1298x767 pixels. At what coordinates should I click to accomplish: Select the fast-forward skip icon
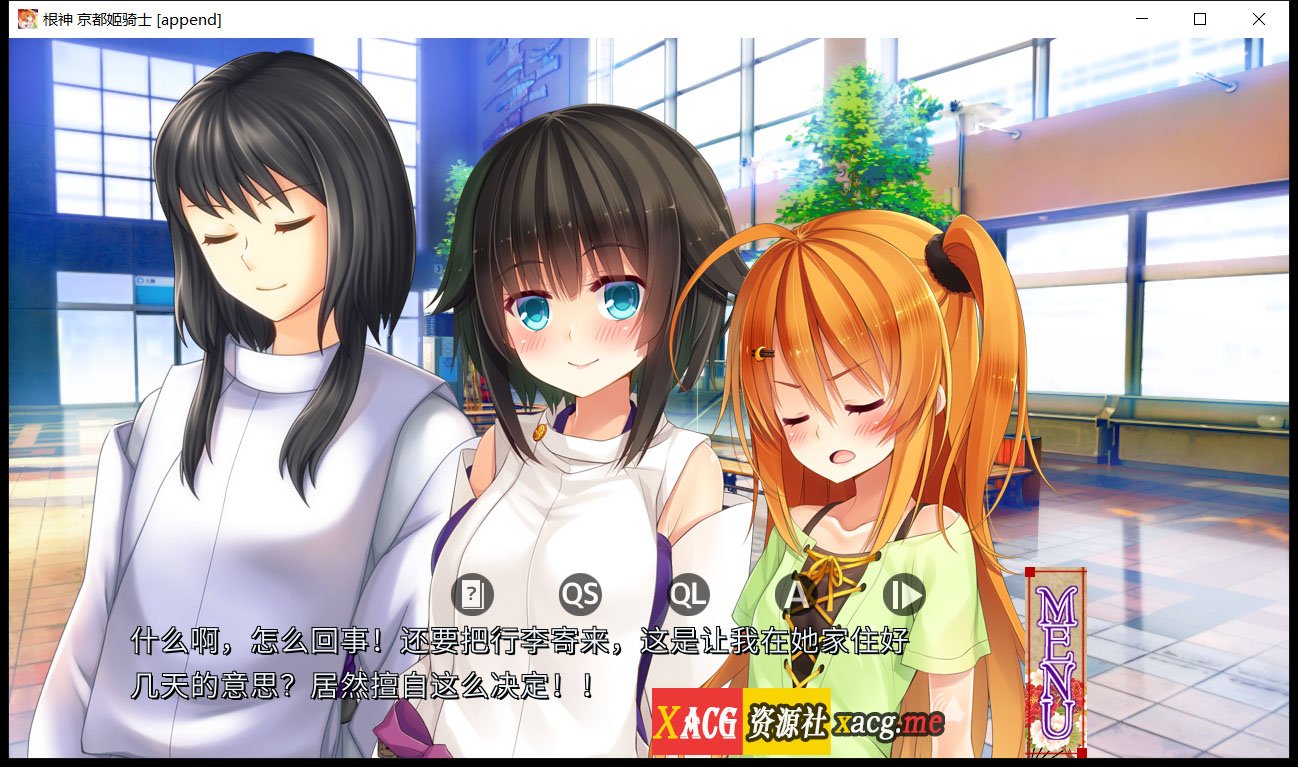903,594
